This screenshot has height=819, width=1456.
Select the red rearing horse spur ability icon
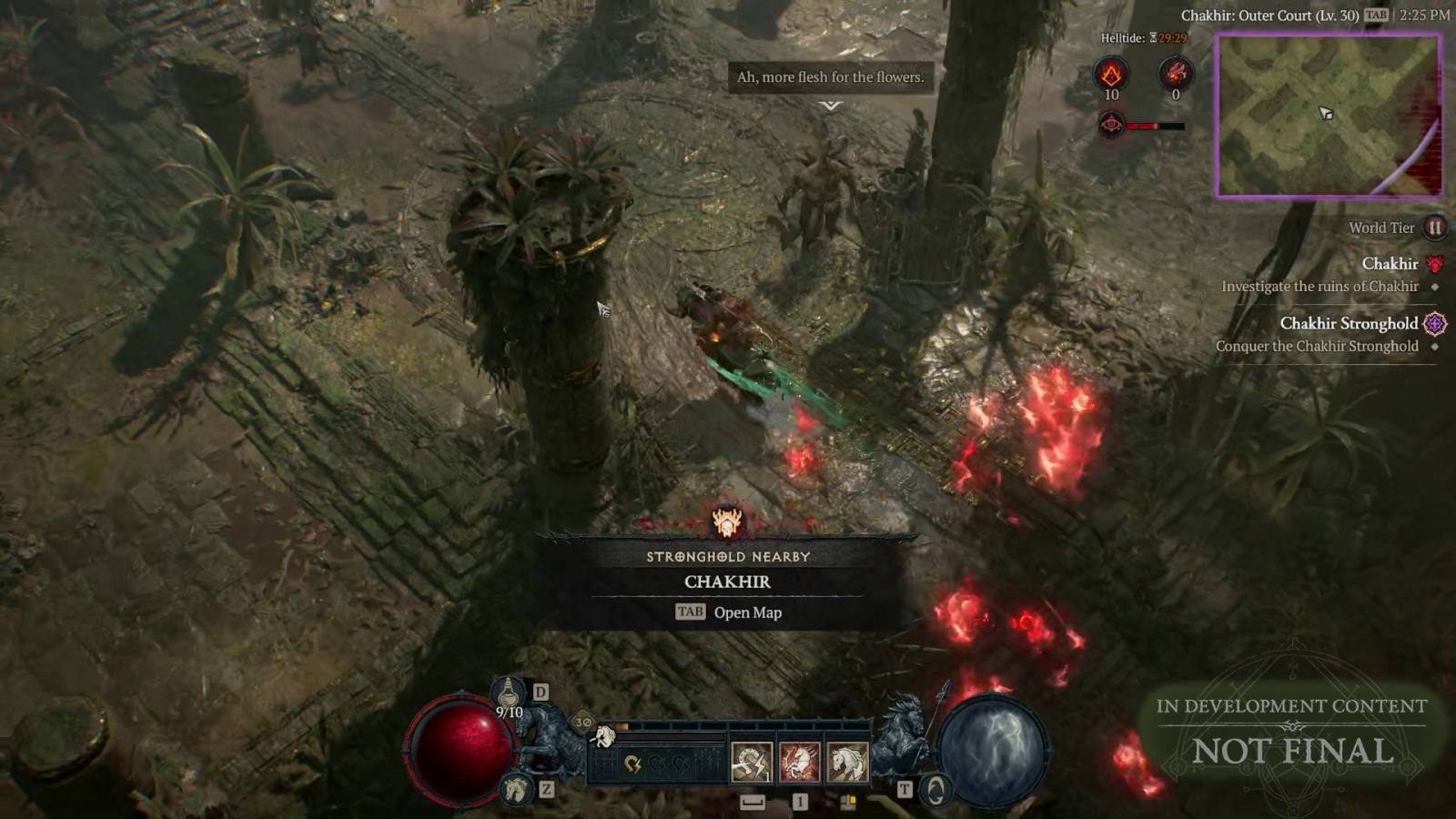click(799, 762)
